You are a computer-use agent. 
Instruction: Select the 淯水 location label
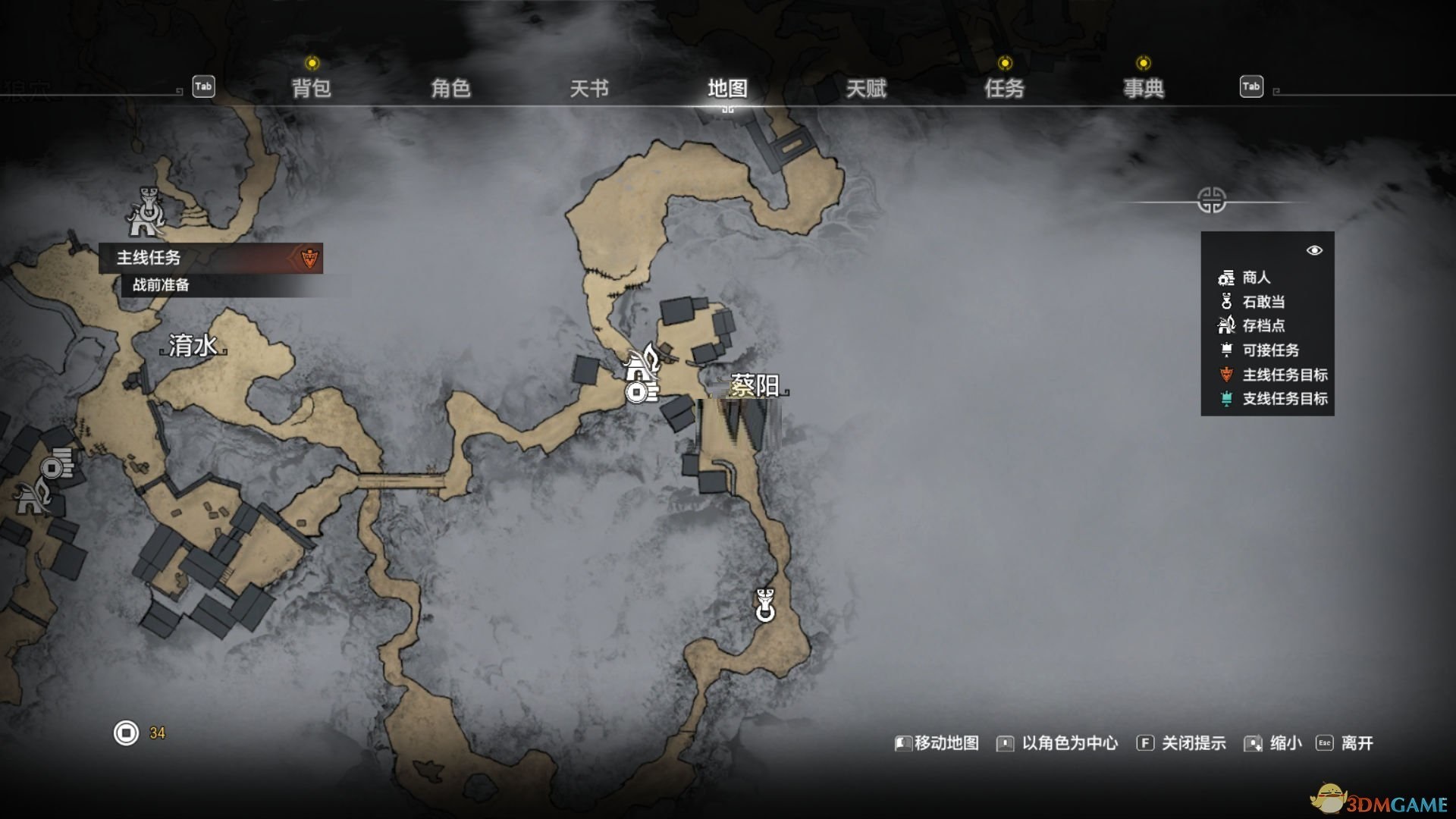[193, 346]
